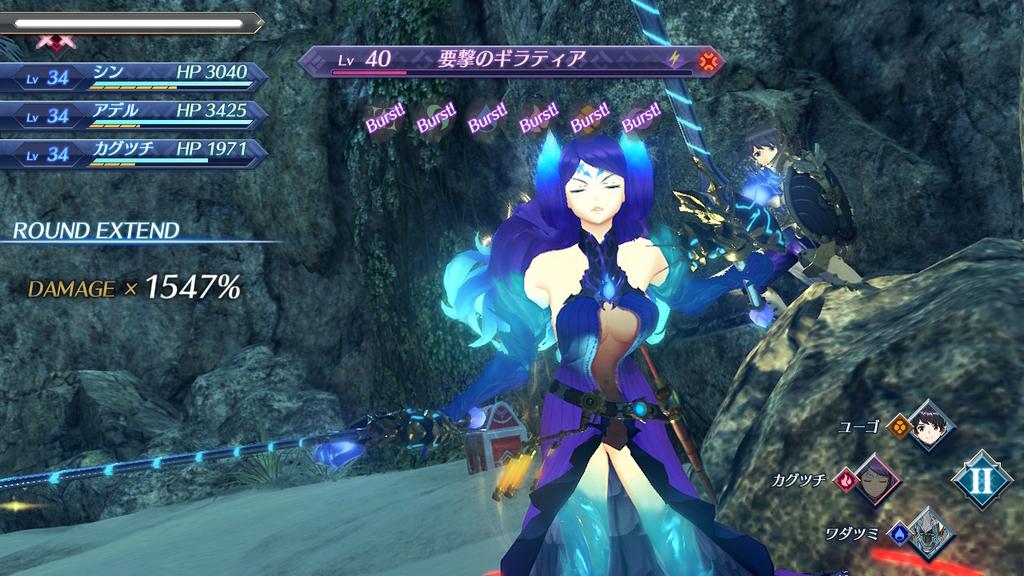Viewport: 1024px width, 576px height.
Task: Select the アデル party member row
Action: [x=134, y=115]
